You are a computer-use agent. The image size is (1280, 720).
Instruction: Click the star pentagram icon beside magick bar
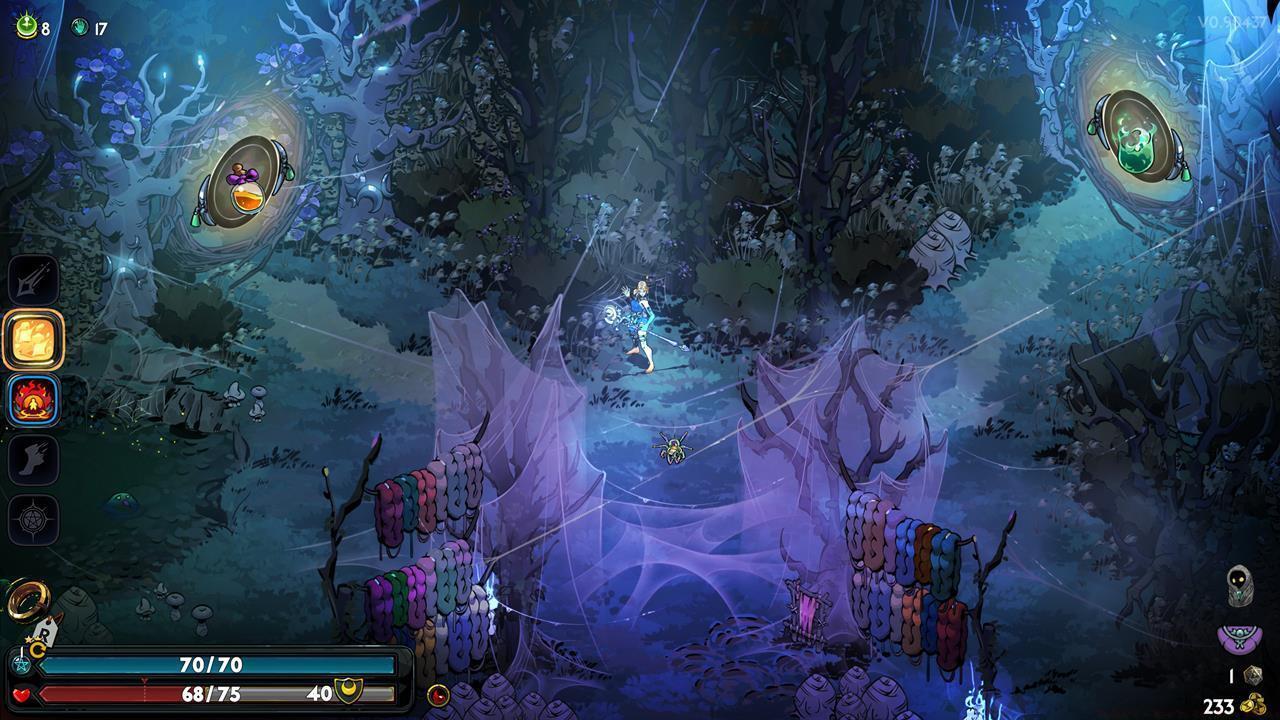coord(20,664)
